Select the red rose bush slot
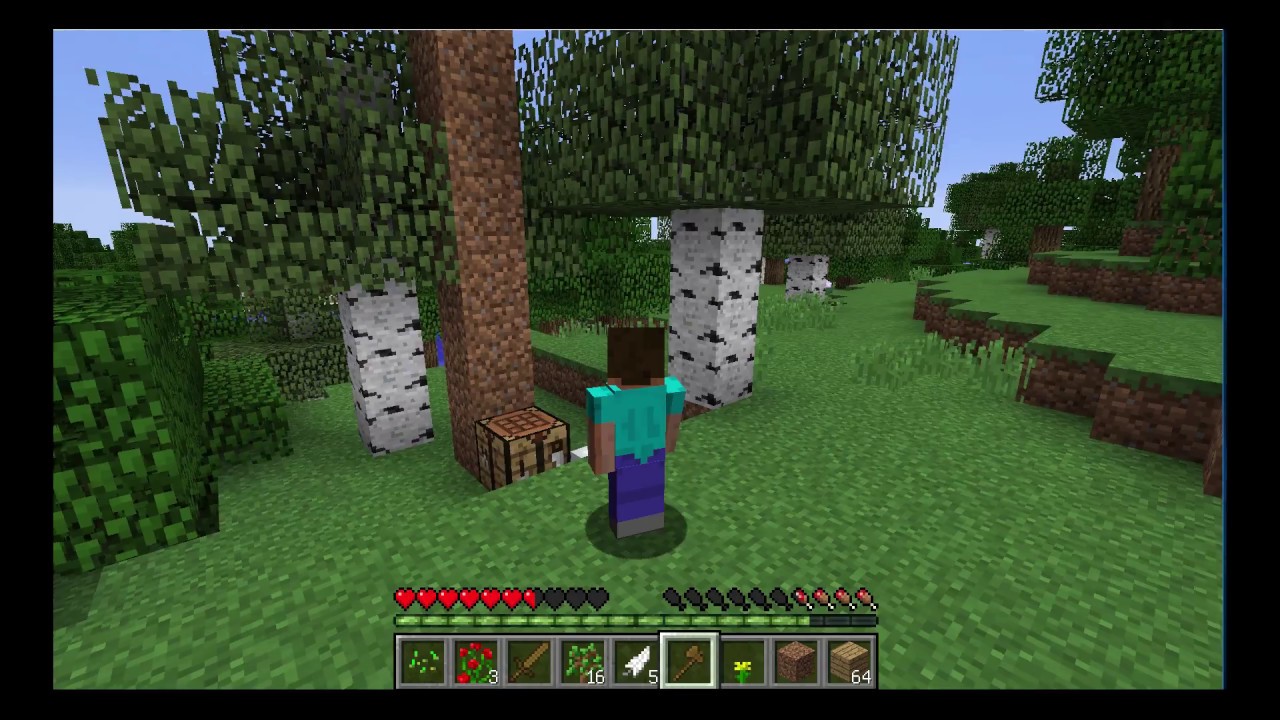 click(x=476, y=663)
